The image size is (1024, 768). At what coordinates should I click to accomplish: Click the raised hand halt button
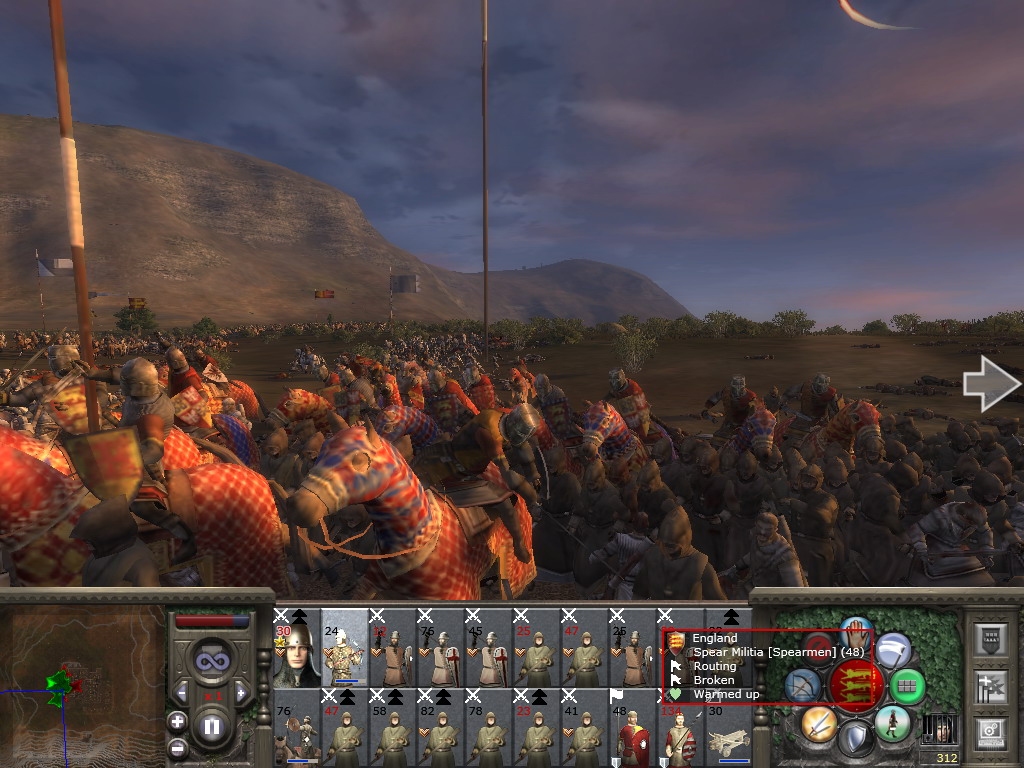856,630
